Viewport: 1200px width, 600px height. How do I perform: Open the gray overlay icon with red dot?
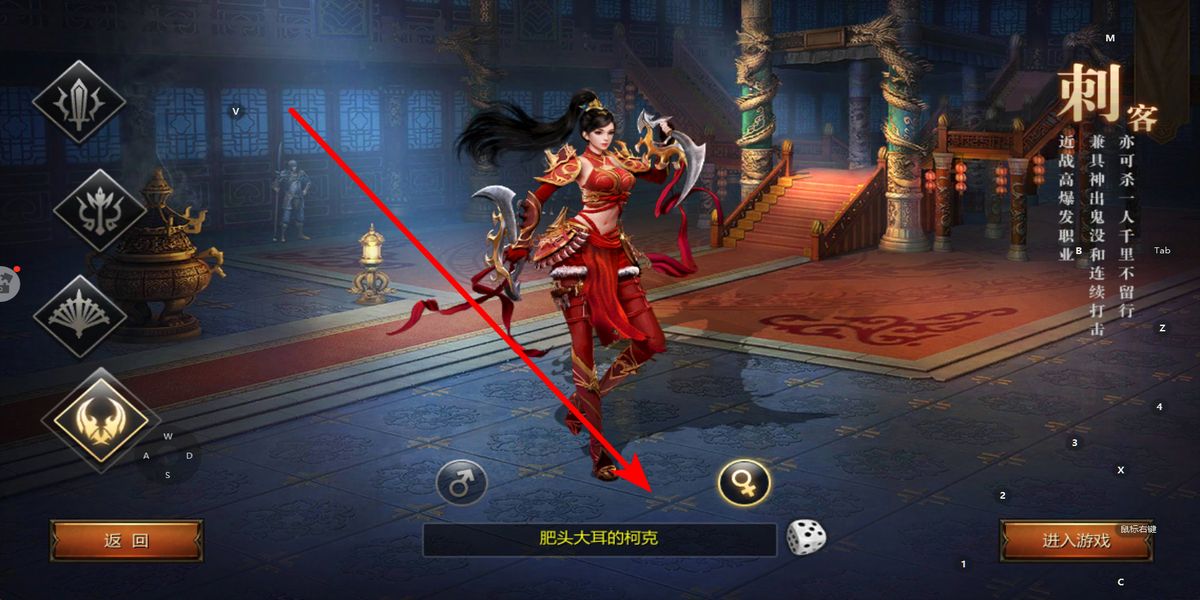pos(8,283)
